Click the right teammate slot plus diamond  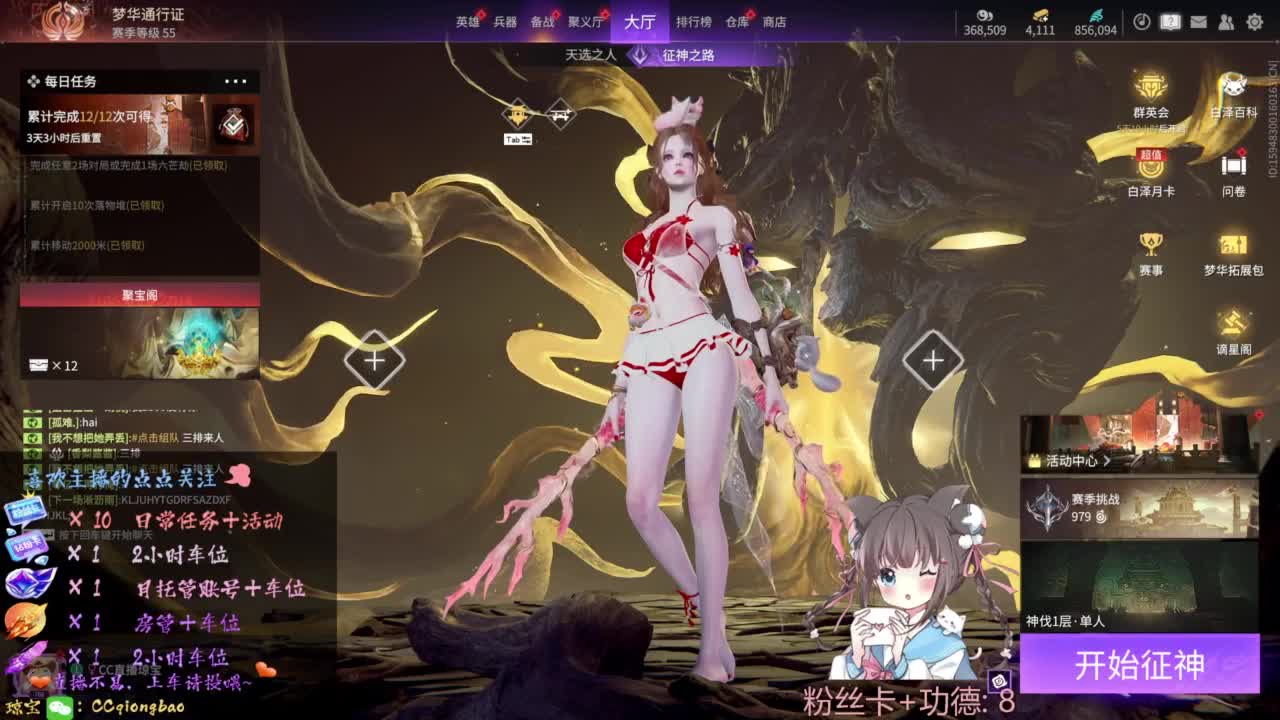coord(933,360)
